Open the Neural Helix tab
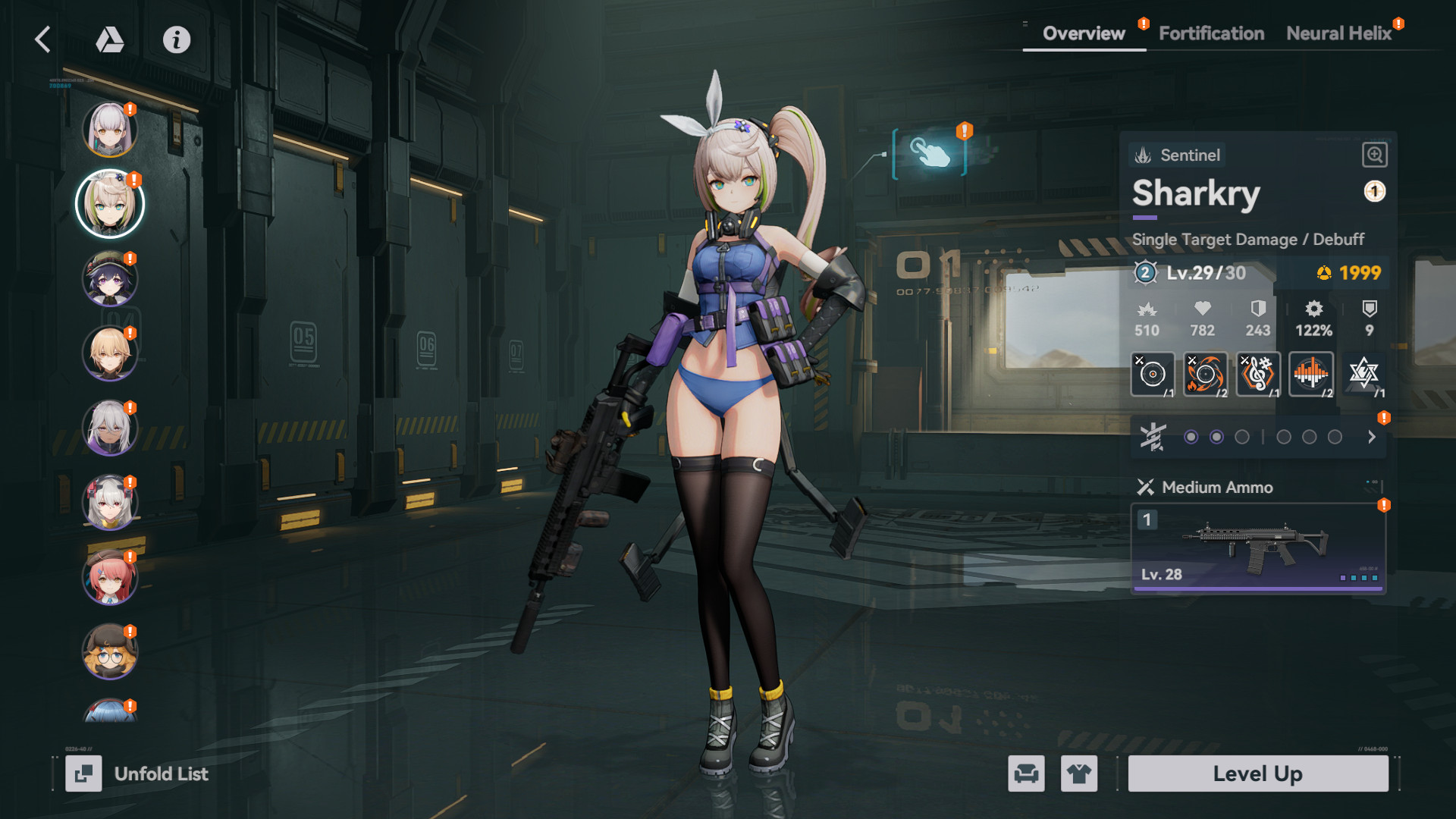 point(1339,33)
